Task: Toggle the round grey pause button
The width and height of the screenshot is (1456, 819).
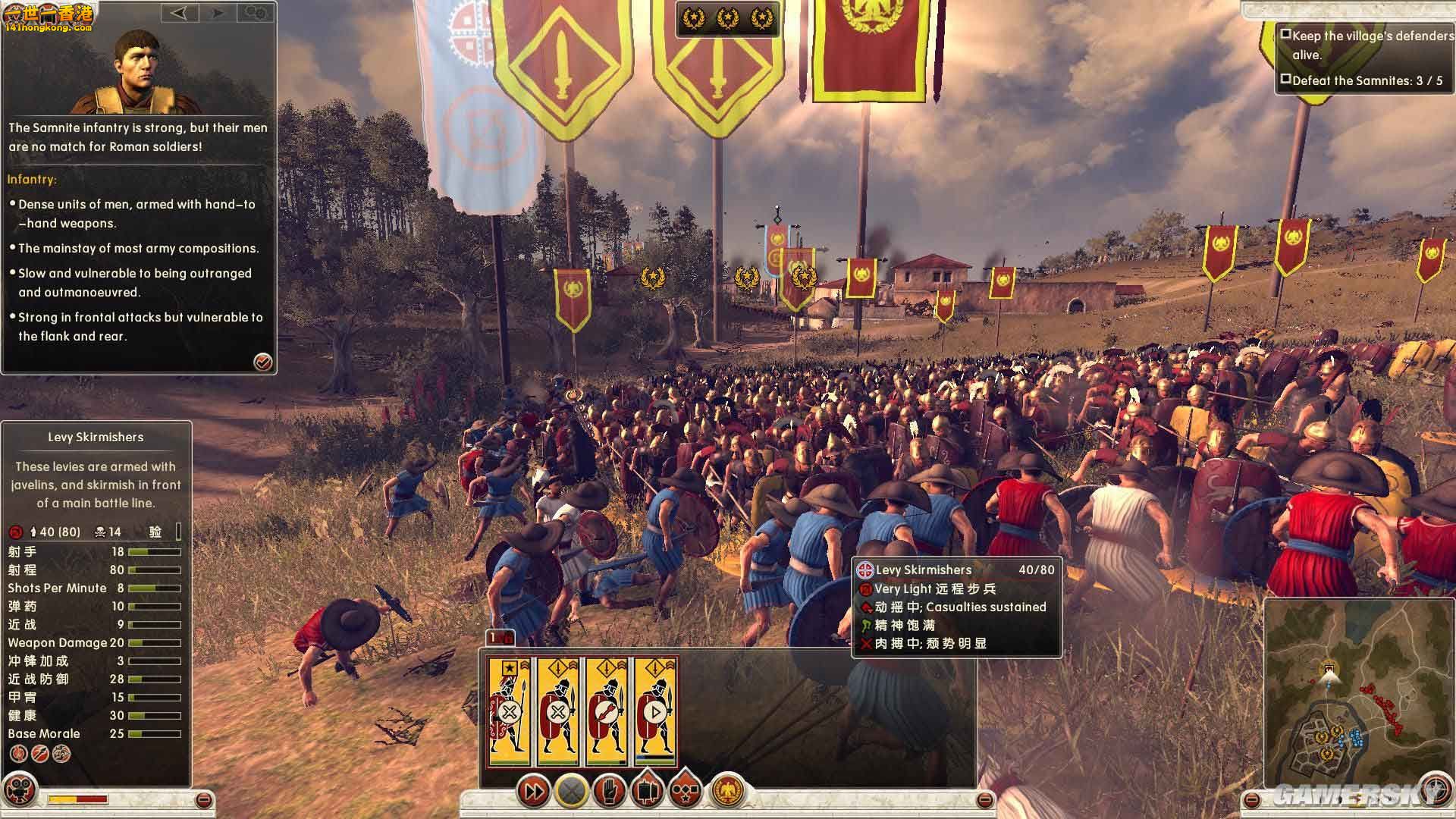Action: (x=572, y=790)
